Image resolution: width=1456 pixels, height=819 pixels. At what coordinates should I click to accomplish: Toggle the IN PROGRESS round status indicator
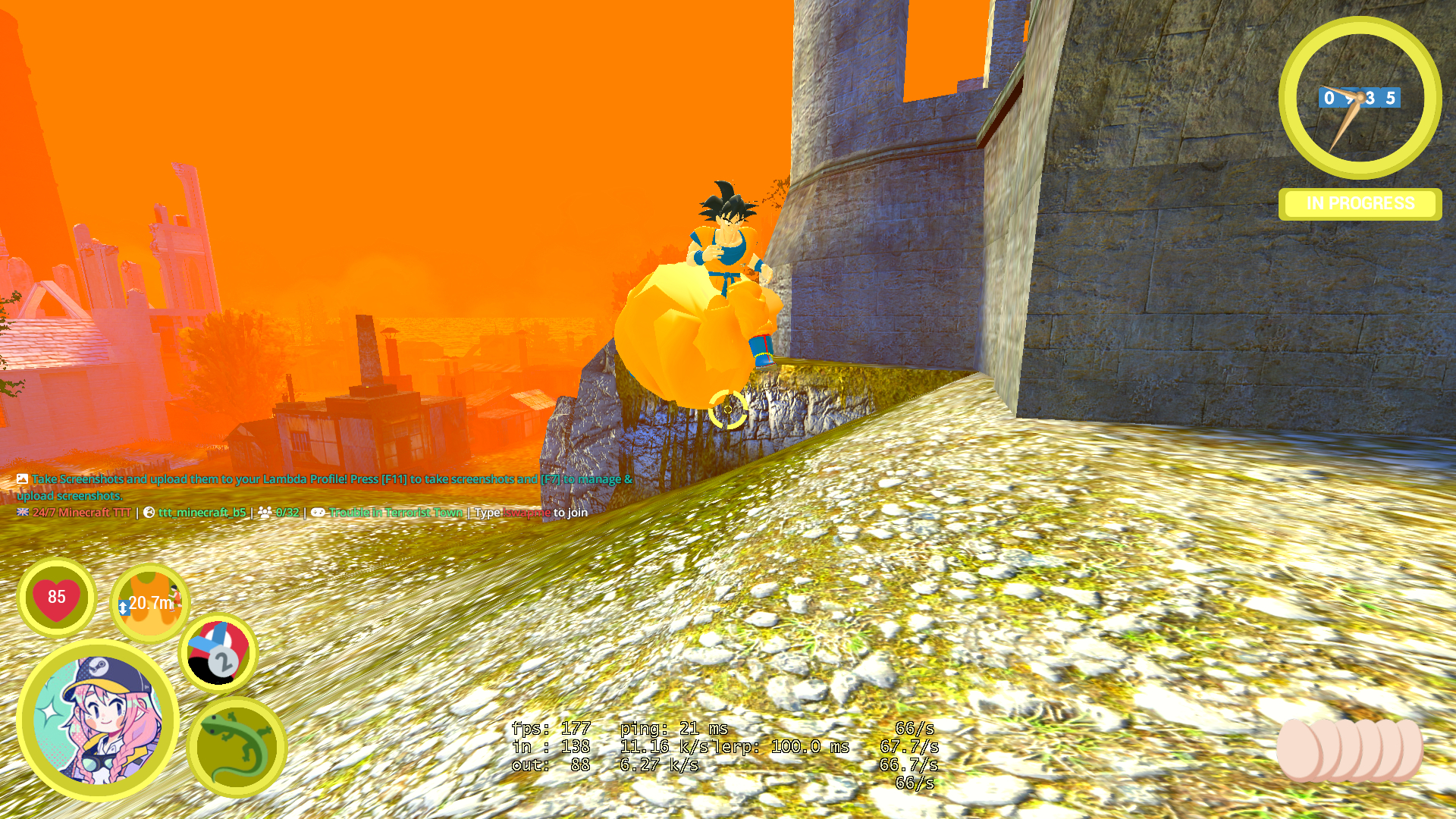(x=1360, y=203)
